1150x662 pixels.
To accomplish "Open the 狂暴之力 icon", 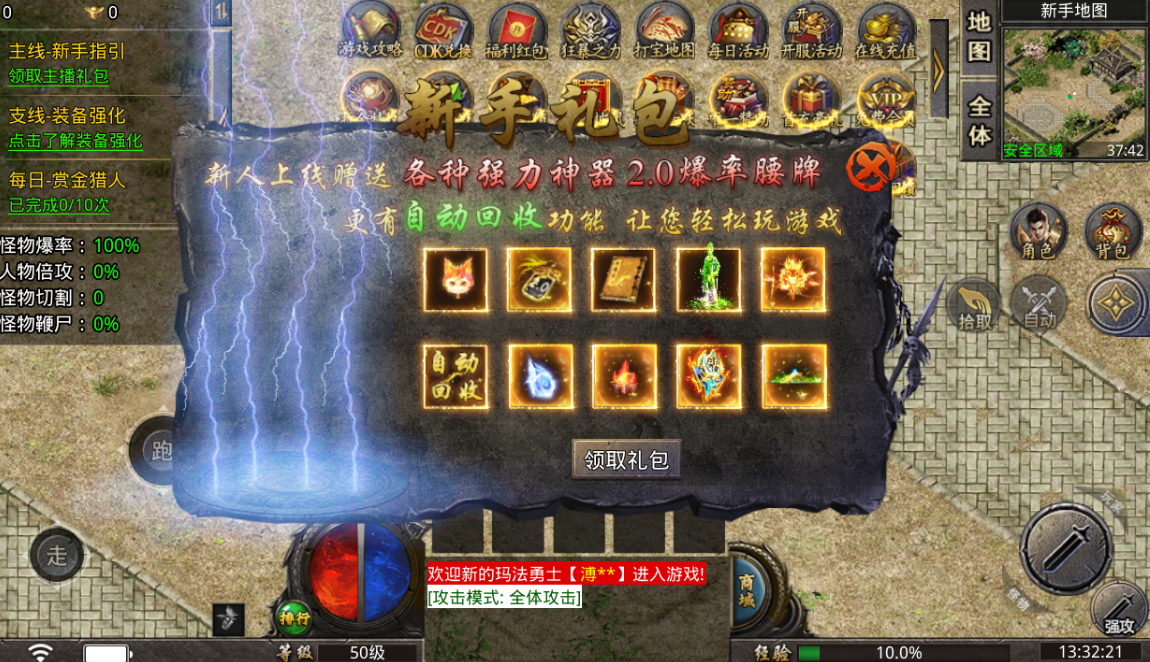I will 590,32.
